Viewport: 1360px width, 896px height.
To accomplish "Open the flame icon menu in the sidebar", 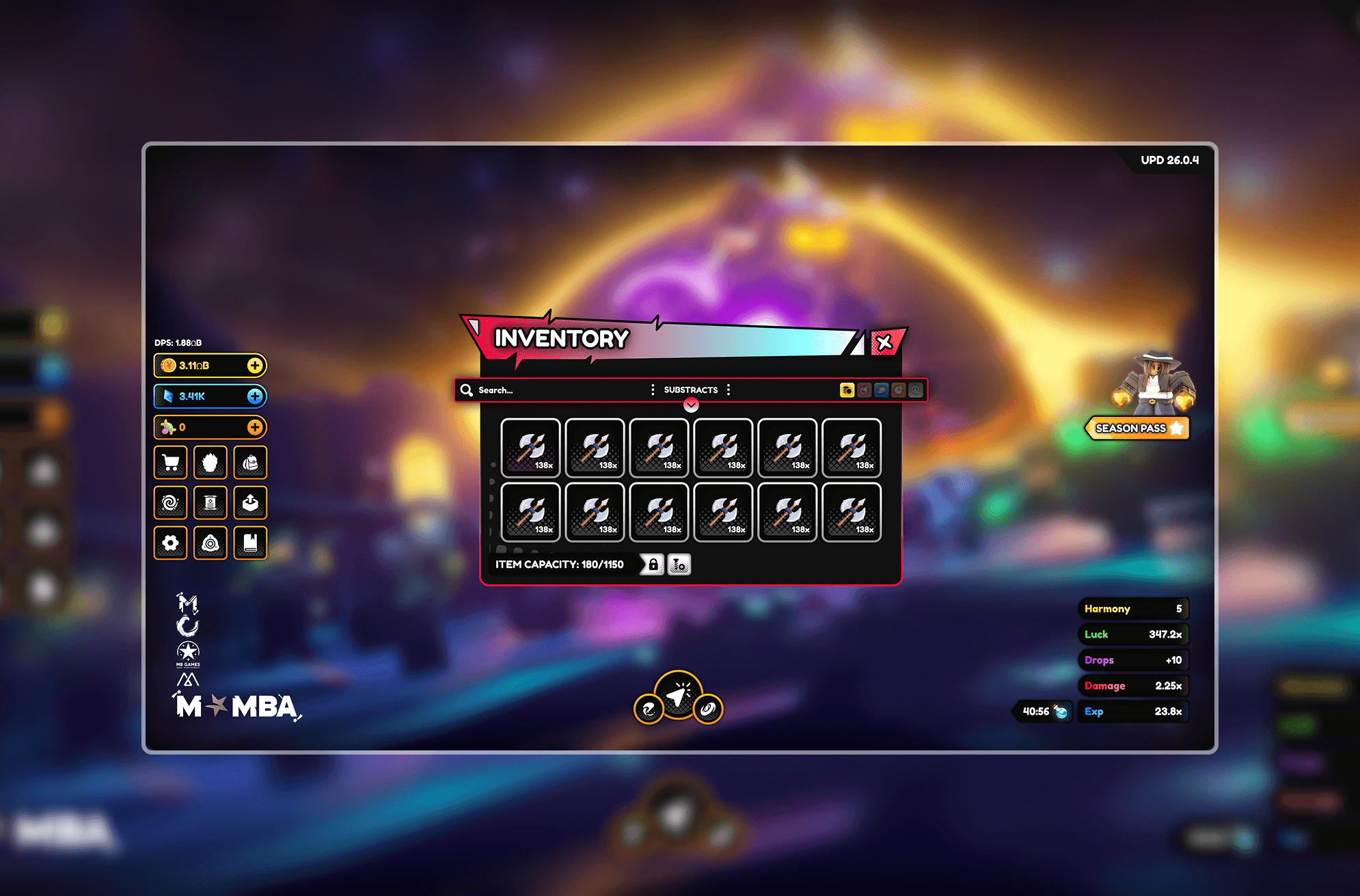I will pos(210,463).
